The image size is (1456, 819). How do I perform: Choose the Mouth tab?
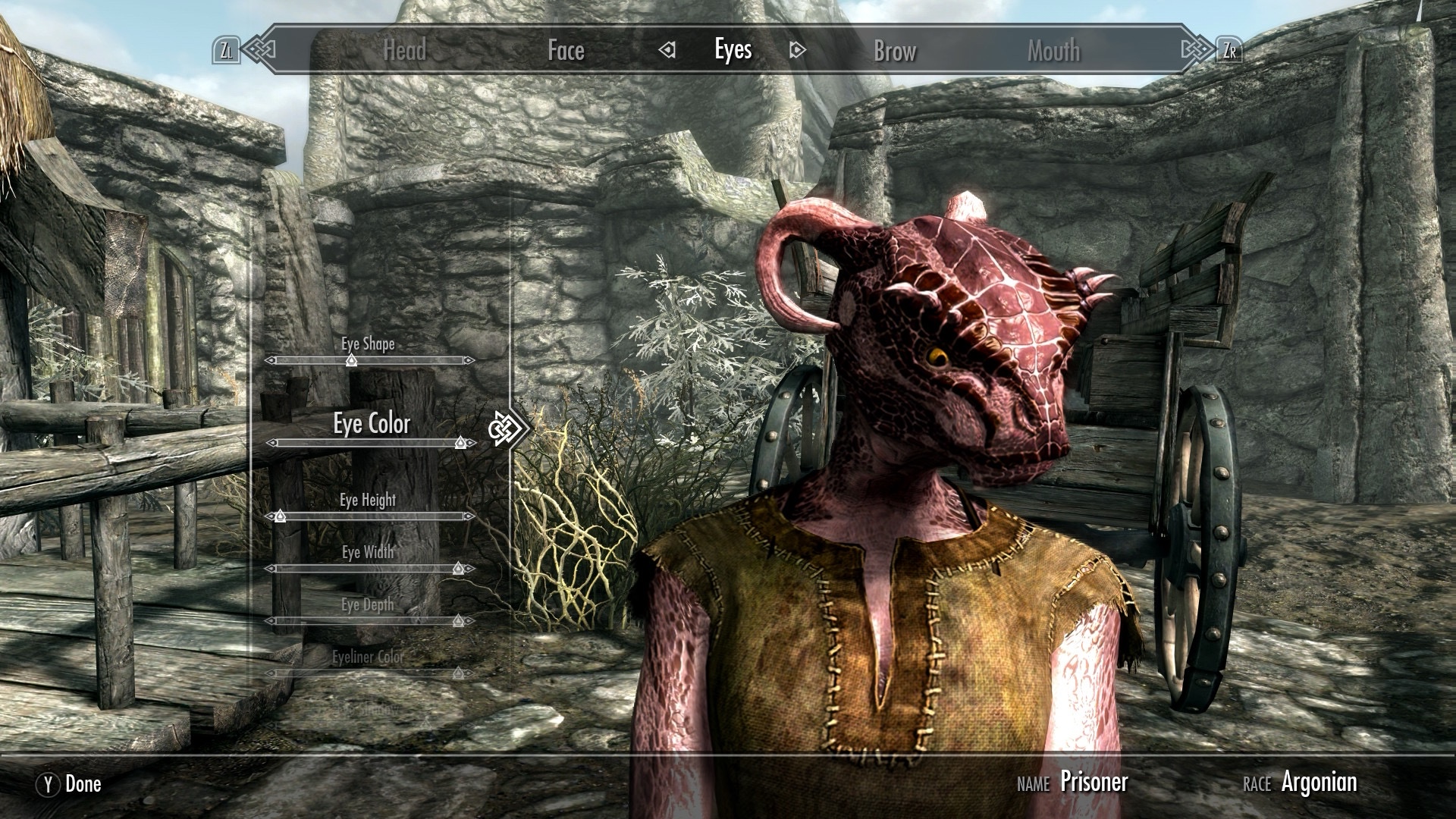tap(1053, 51)
